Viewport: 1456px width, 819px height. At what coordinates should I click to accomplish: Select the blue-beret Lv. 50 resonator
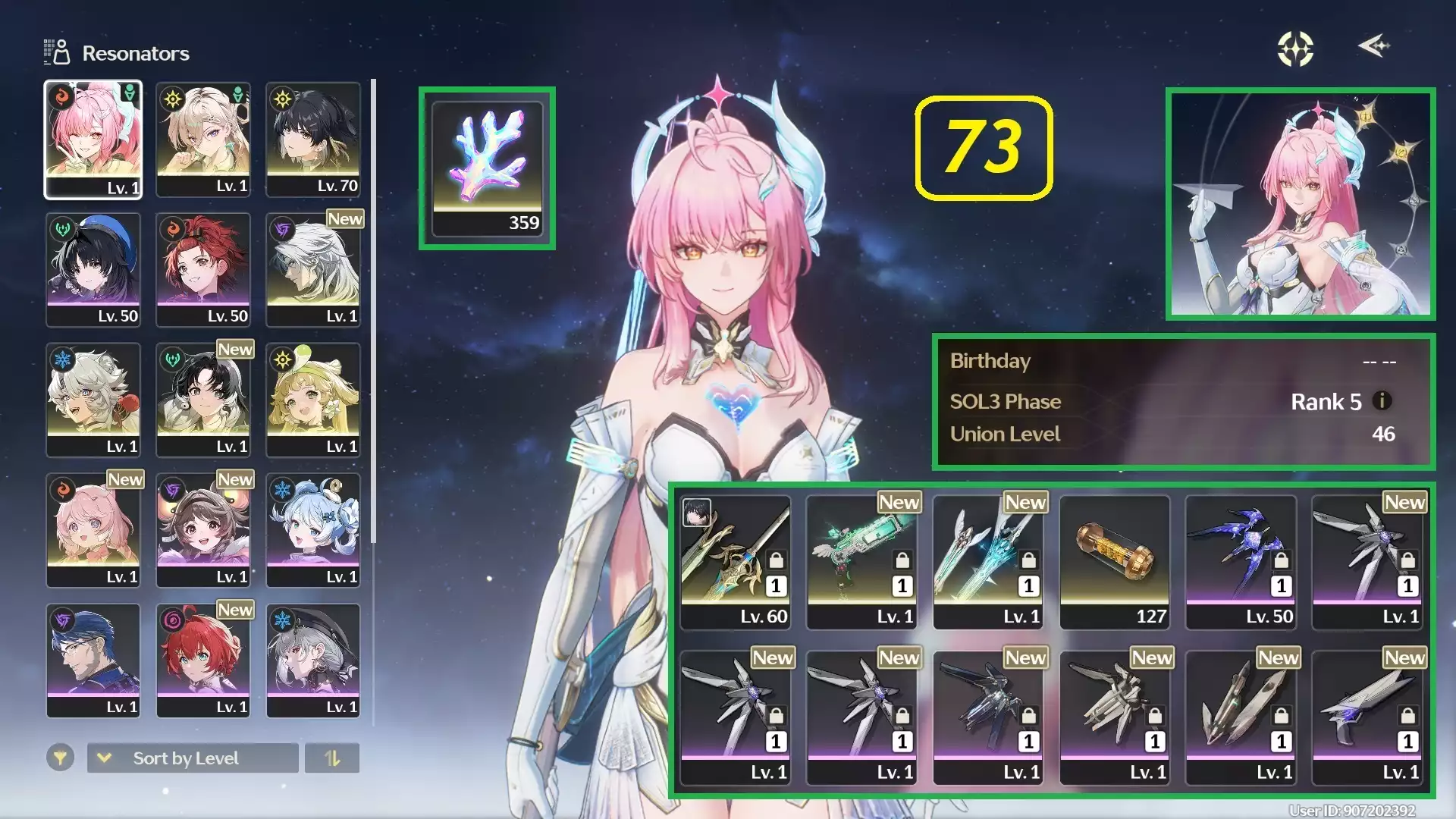point(93,269)
